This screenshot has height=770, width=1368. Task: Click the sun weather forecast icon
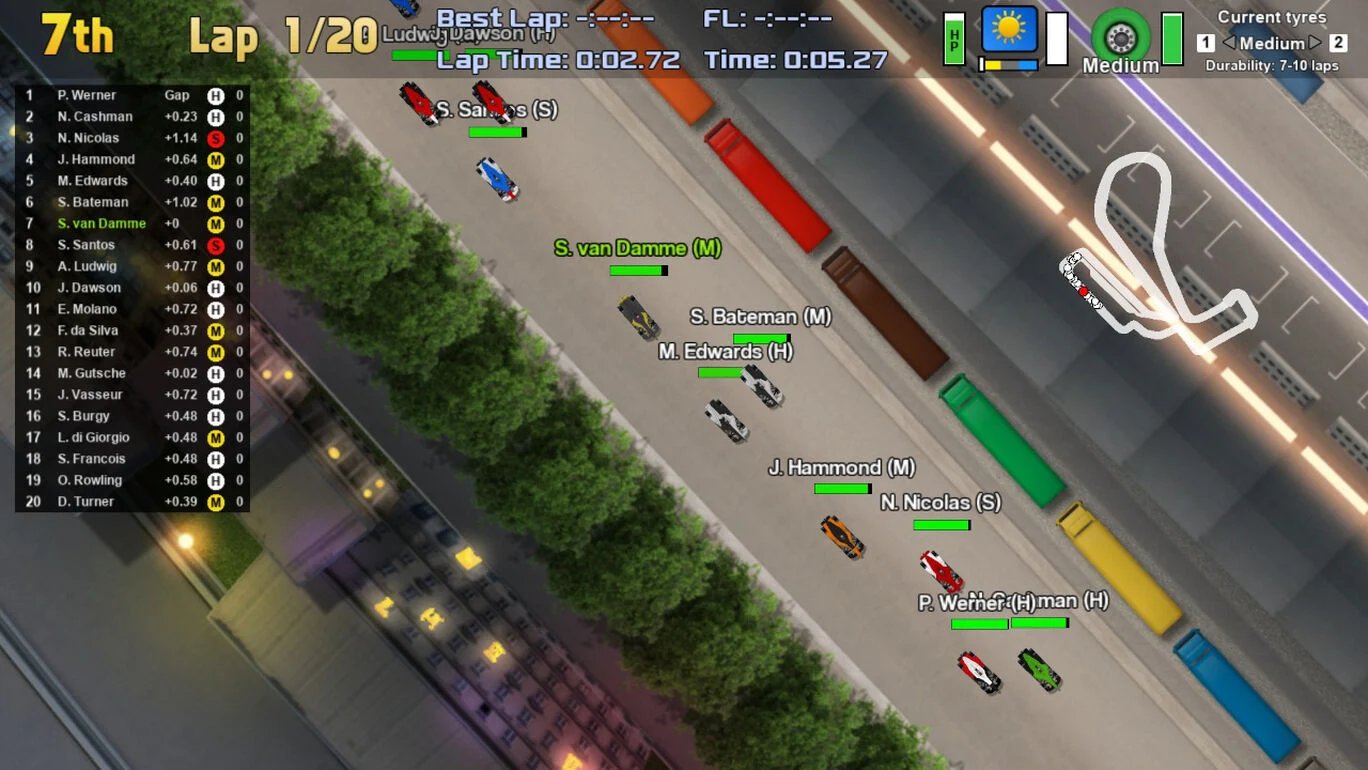pos(1009,30)
